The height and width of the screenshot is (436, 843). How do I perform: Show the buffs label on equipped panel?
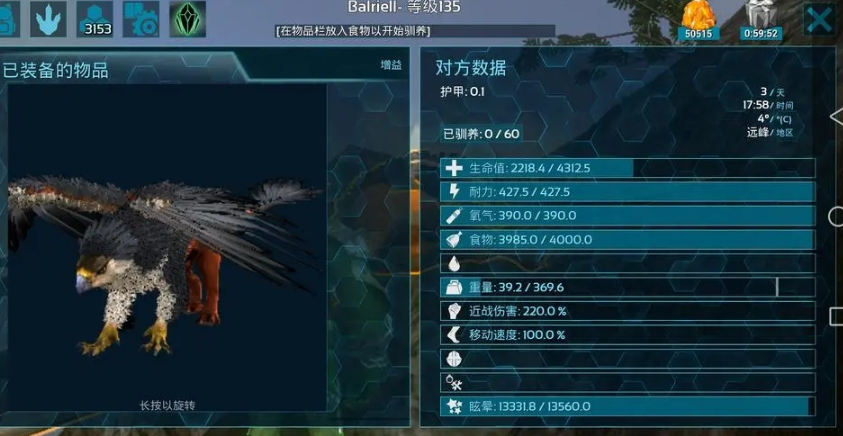[391, 65]
